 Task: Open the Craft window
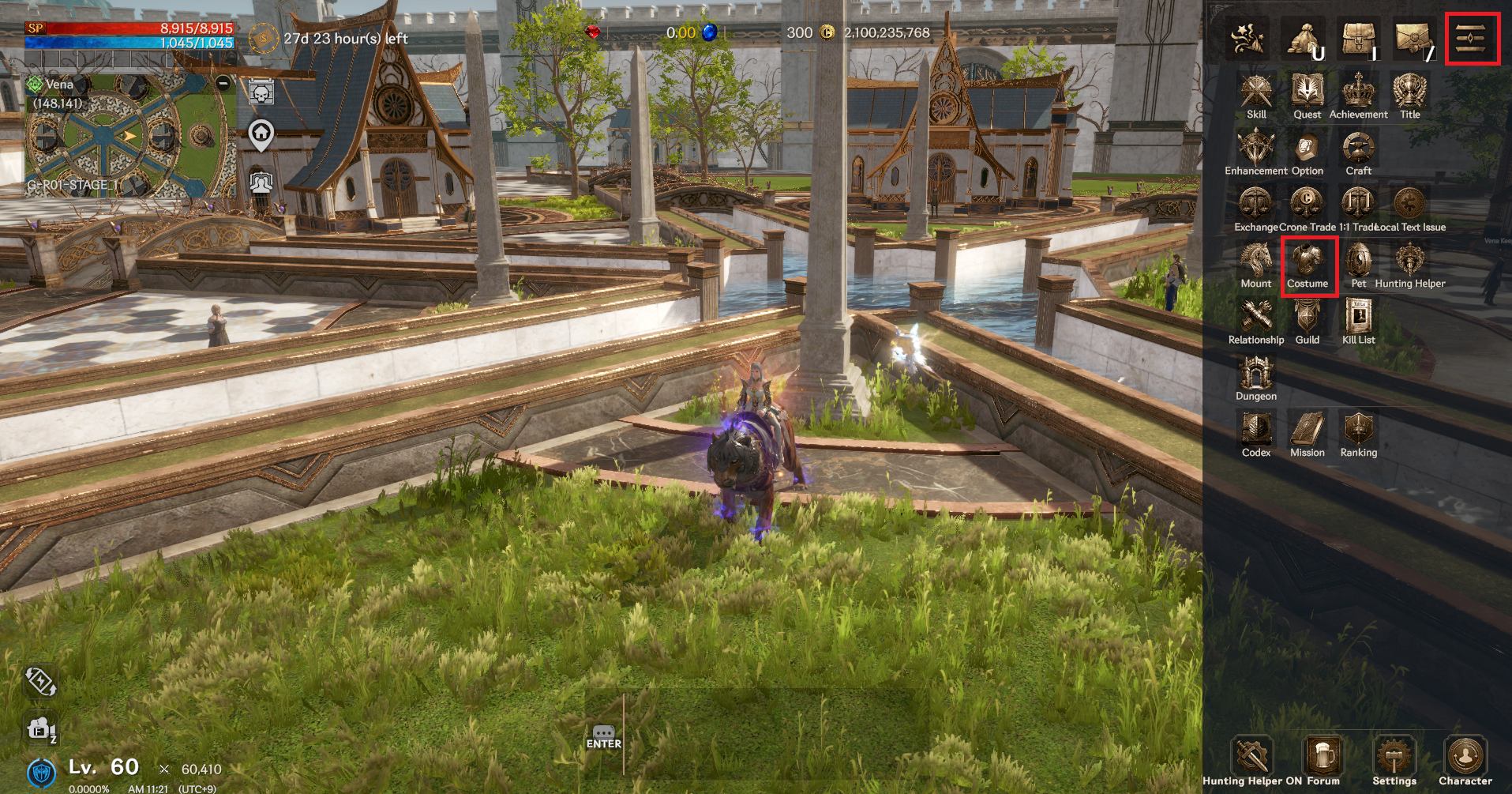(1358, 150)
